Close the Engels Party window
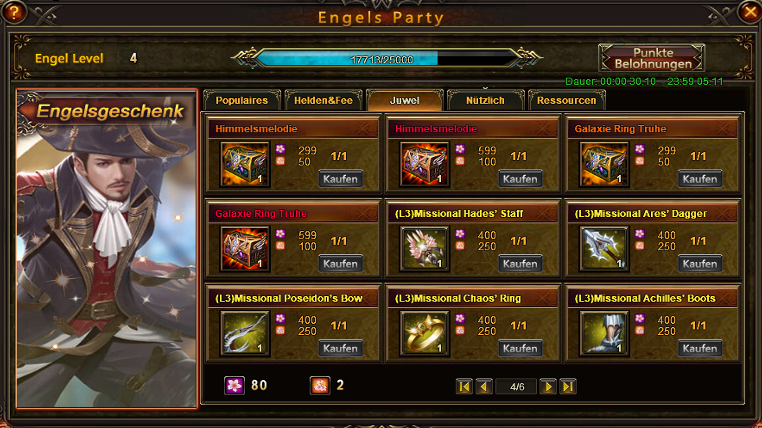Screen dimensions: 762x428 tap(749, 11)
